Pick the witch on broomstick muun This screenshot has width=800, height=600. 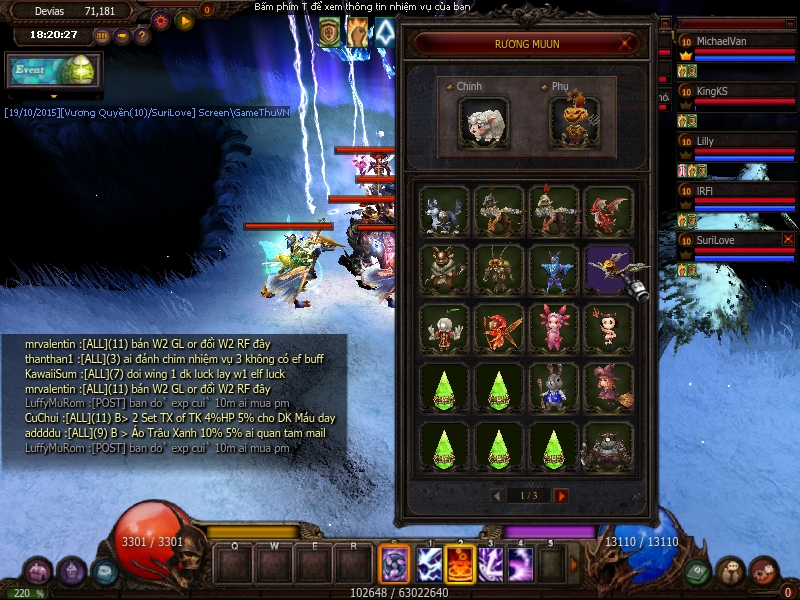[x=608, y=387]
